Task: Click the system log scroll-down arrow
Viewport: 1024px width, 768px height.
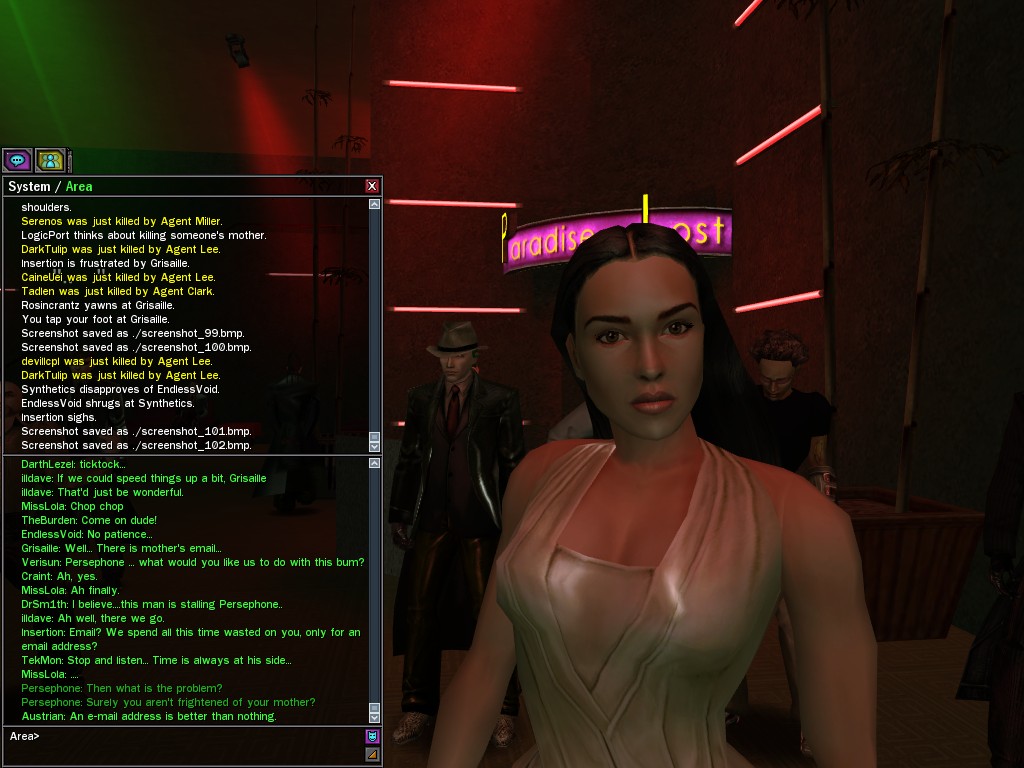Action: 375,446
